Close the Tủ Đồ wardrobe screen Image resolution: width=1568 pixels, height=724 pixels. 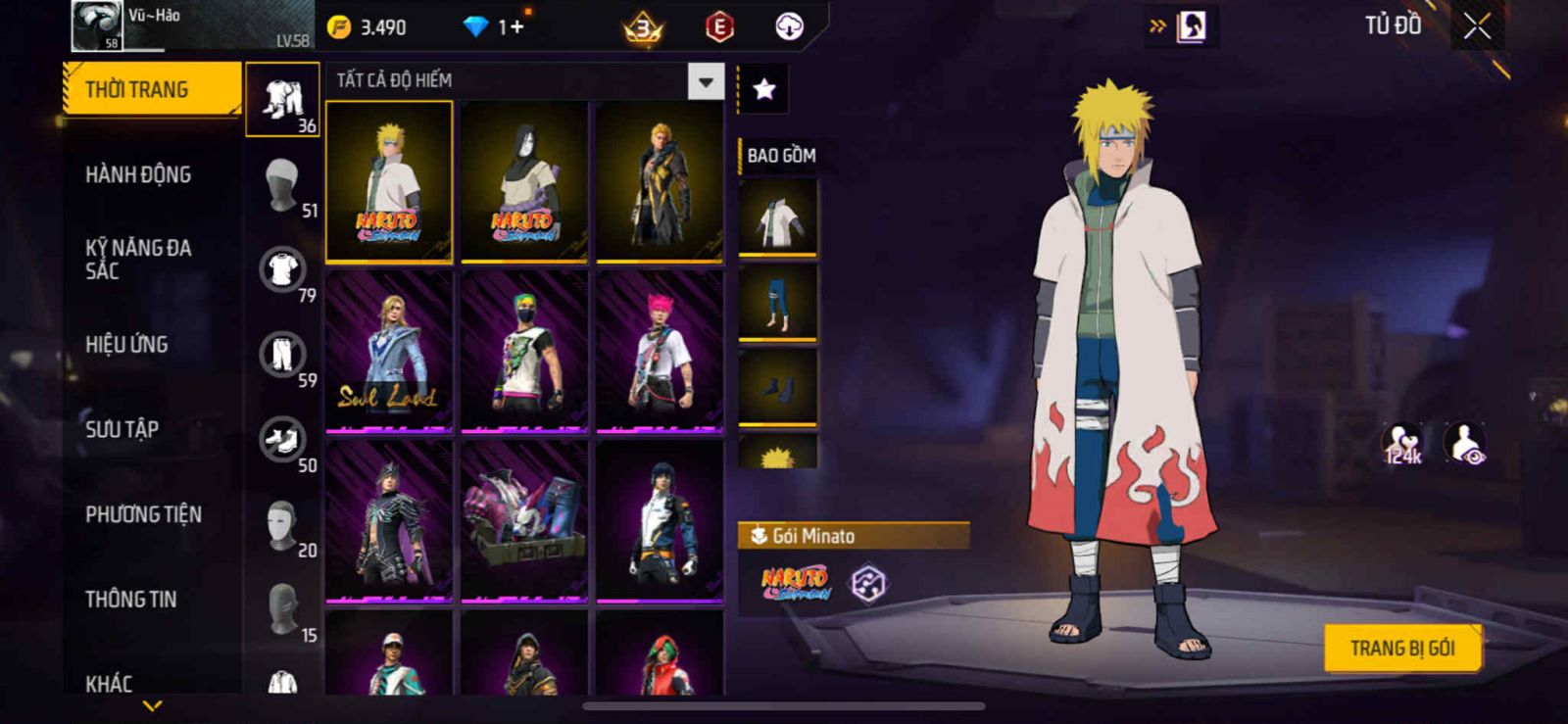point(1477,26)
